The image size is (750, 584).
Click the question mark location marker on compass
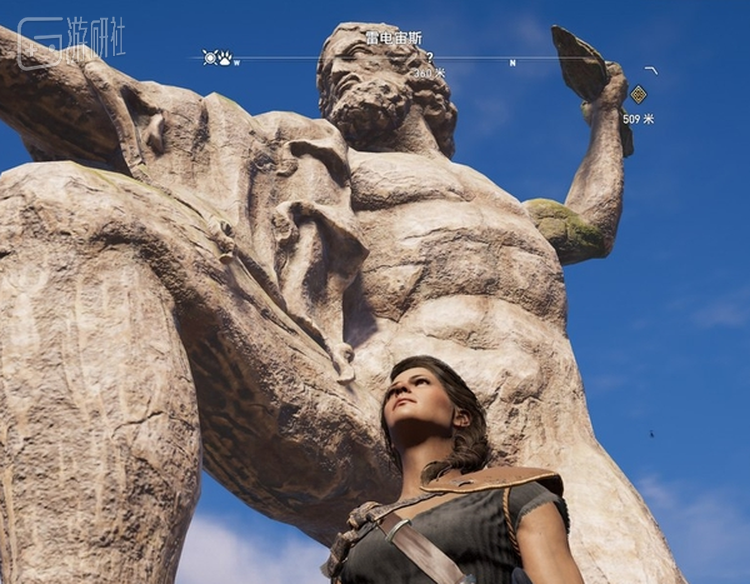click(430, 58)
